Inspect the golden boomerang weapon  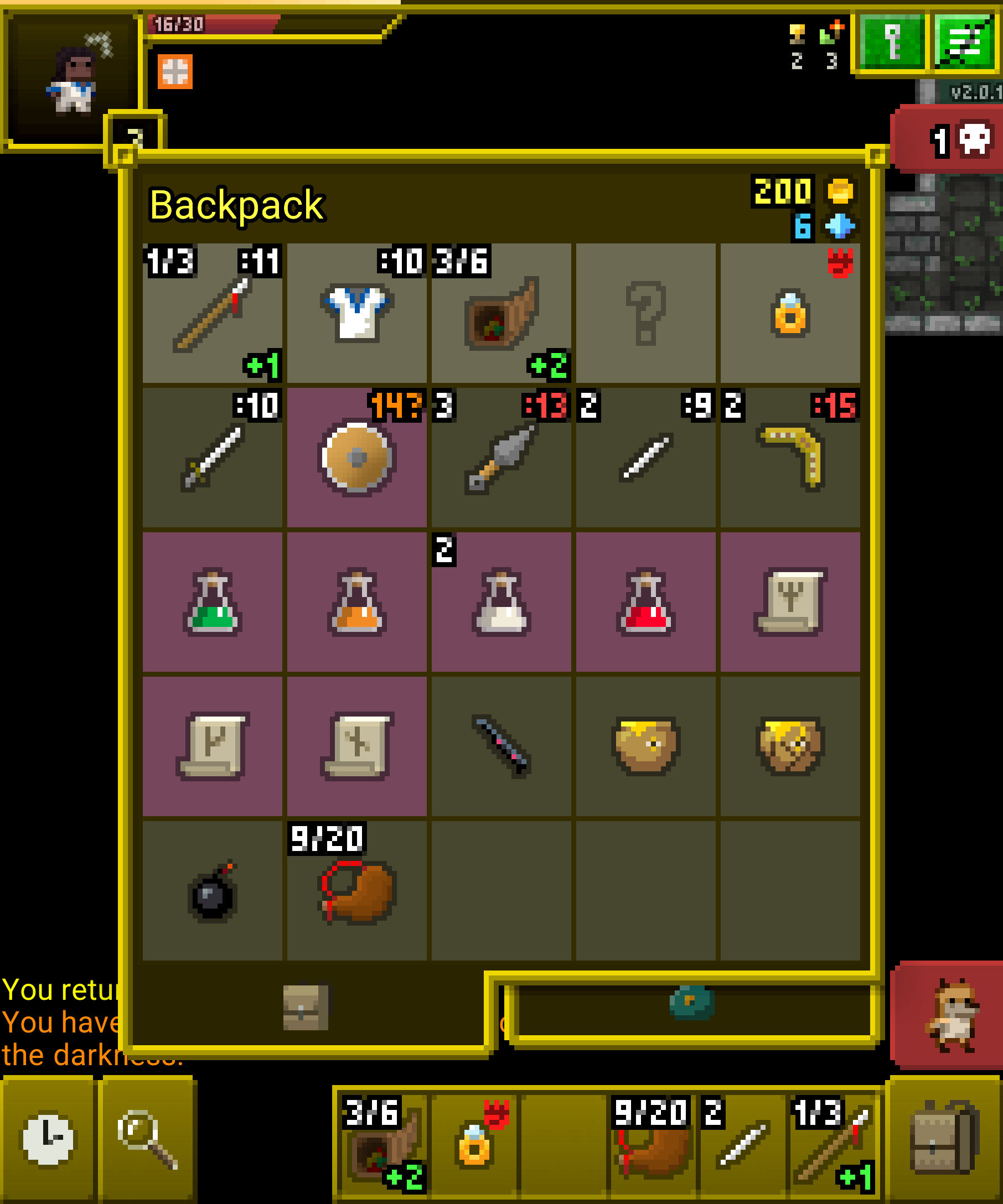click(792, 459)
